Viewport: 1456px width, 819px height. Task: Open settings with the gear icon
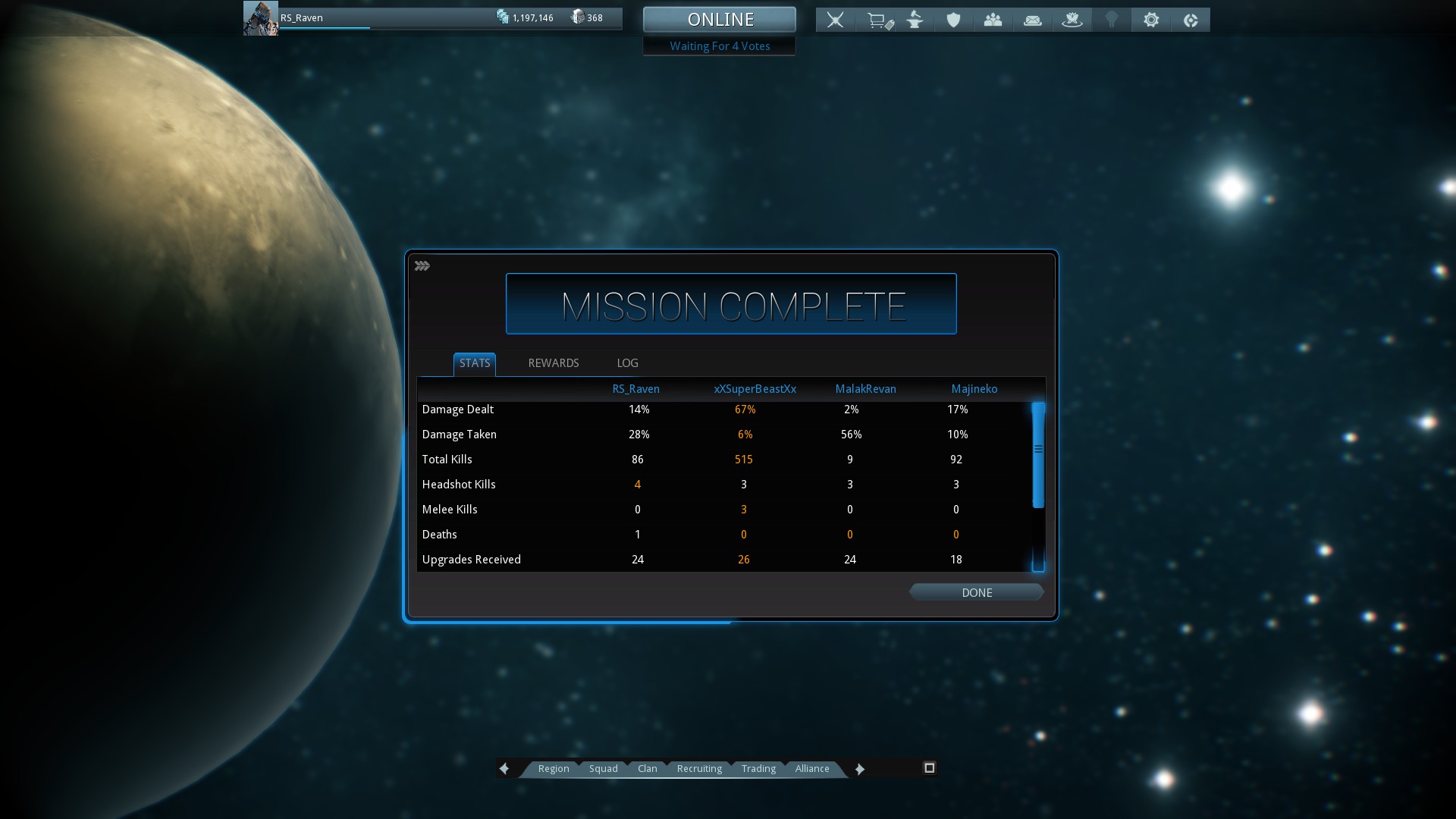click(x=1151, y=20)
